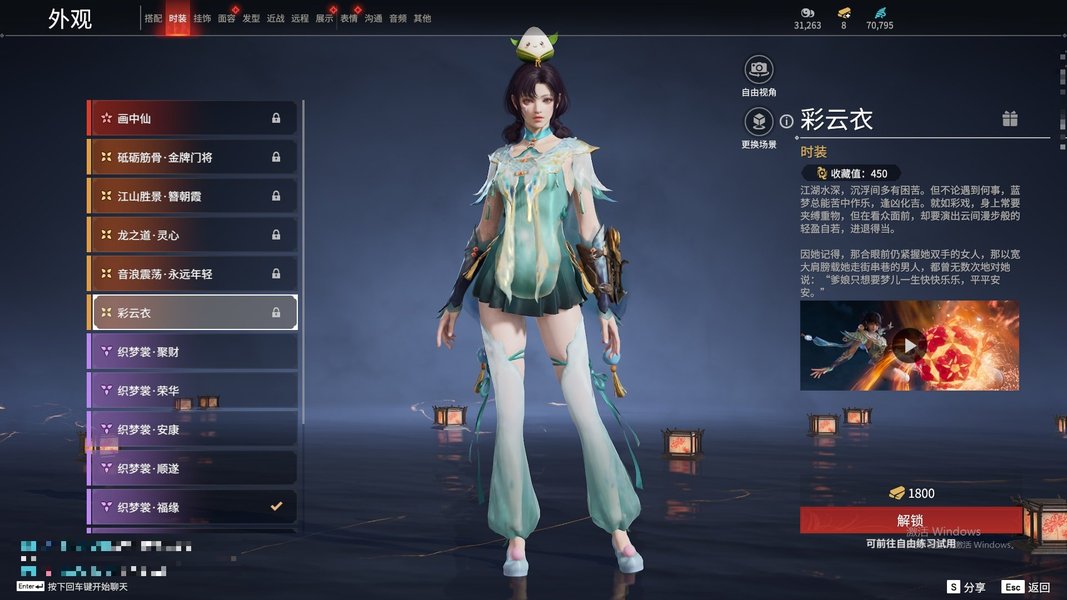
Task: Show outfit info via the circled i icon
Action: click(786, 121)
